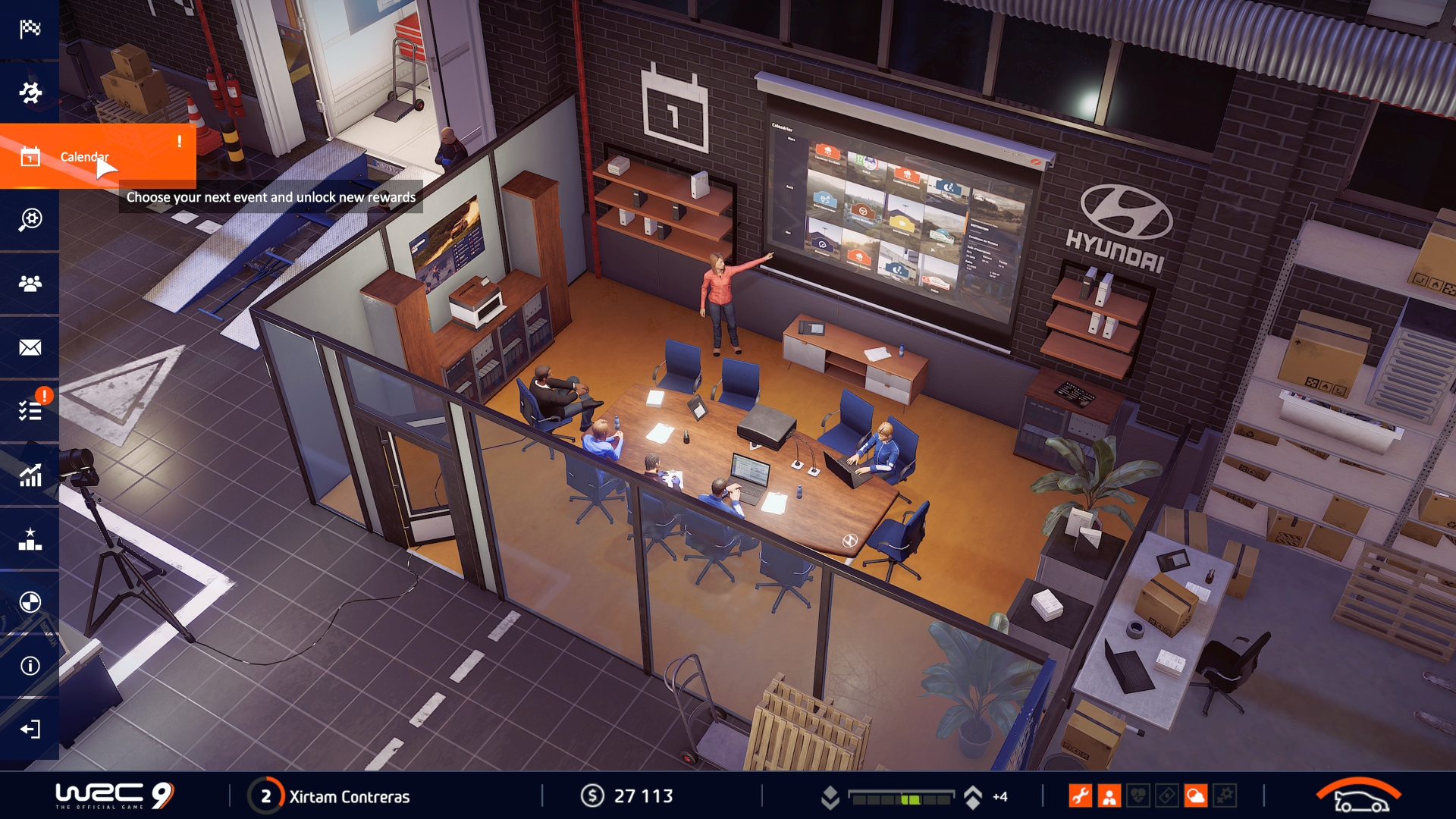The width and height of the screenshot is (1456, 819).
Task: Open the Calendar menu entry
Action: click(84, 156)
